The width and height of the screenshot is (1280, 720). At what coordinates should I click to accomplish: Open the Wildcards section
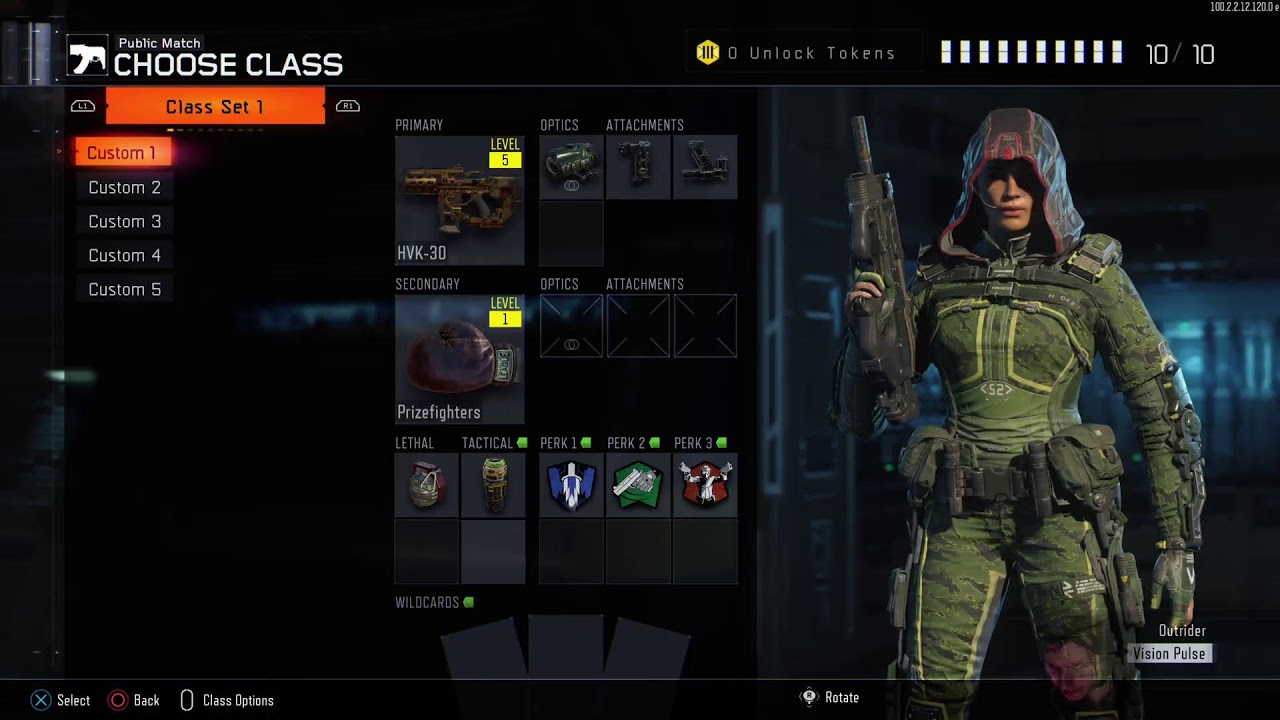(x=566, y=645)
